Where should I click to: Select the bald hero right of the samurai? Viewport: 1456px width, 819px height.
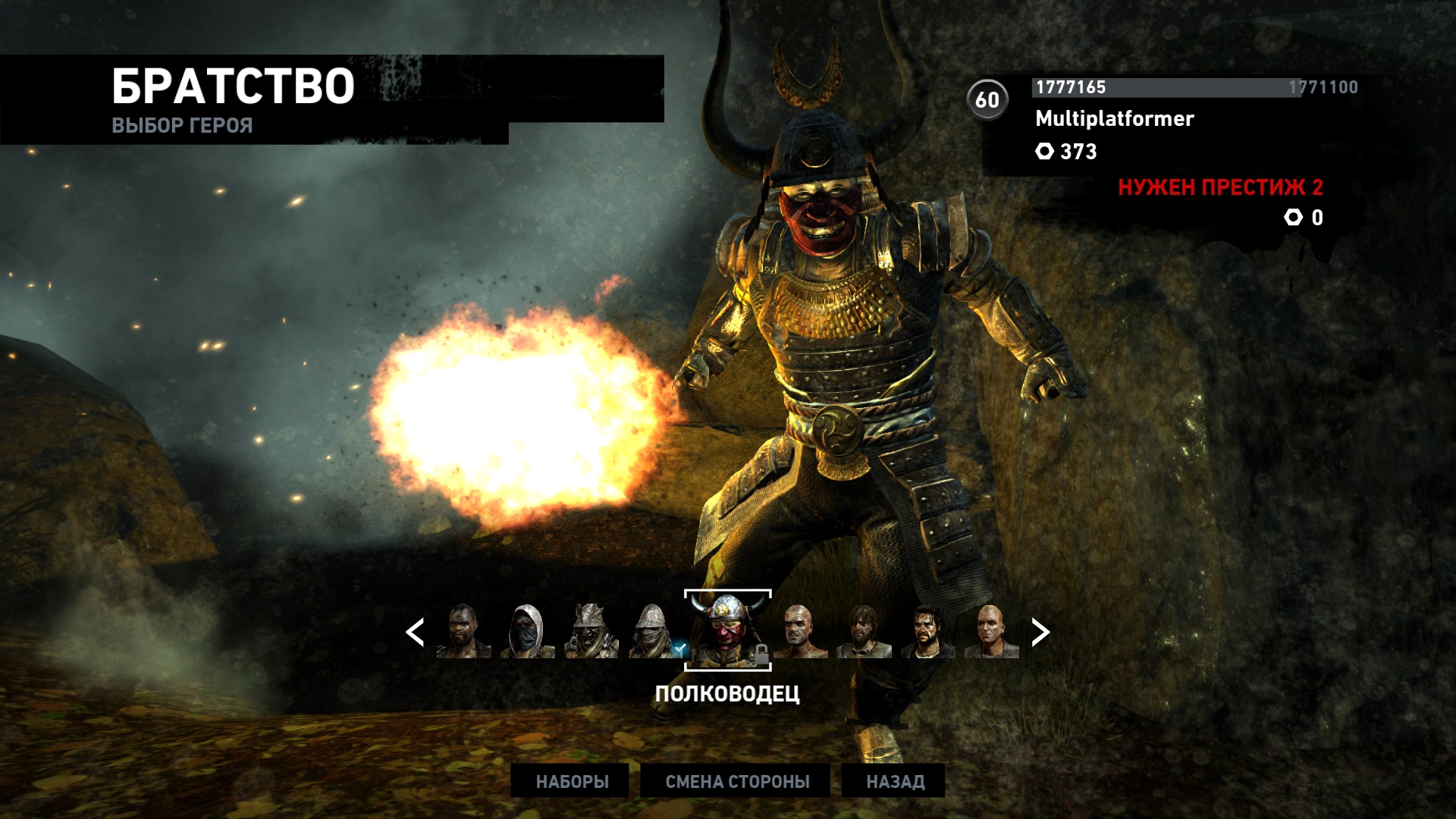point(800,631)
